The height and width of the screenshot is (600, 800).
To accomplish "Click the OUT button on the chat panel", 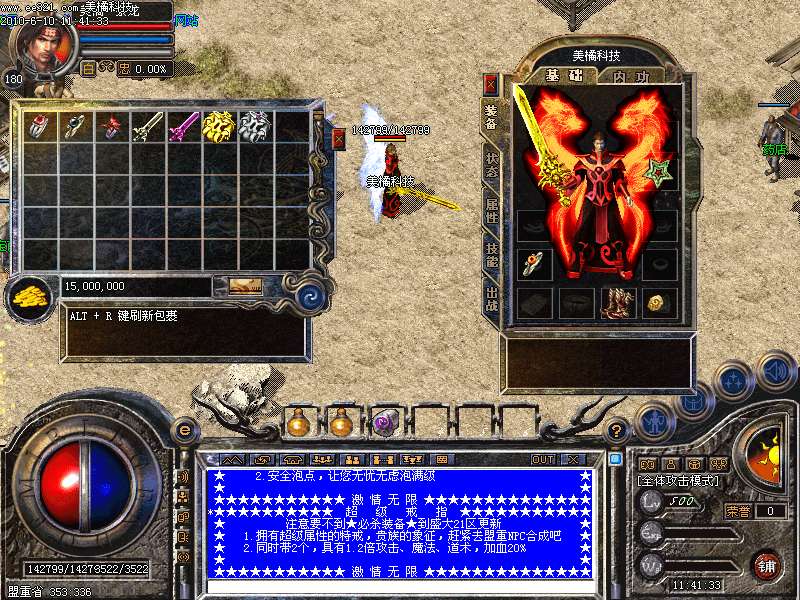I will tap(542, 459).
